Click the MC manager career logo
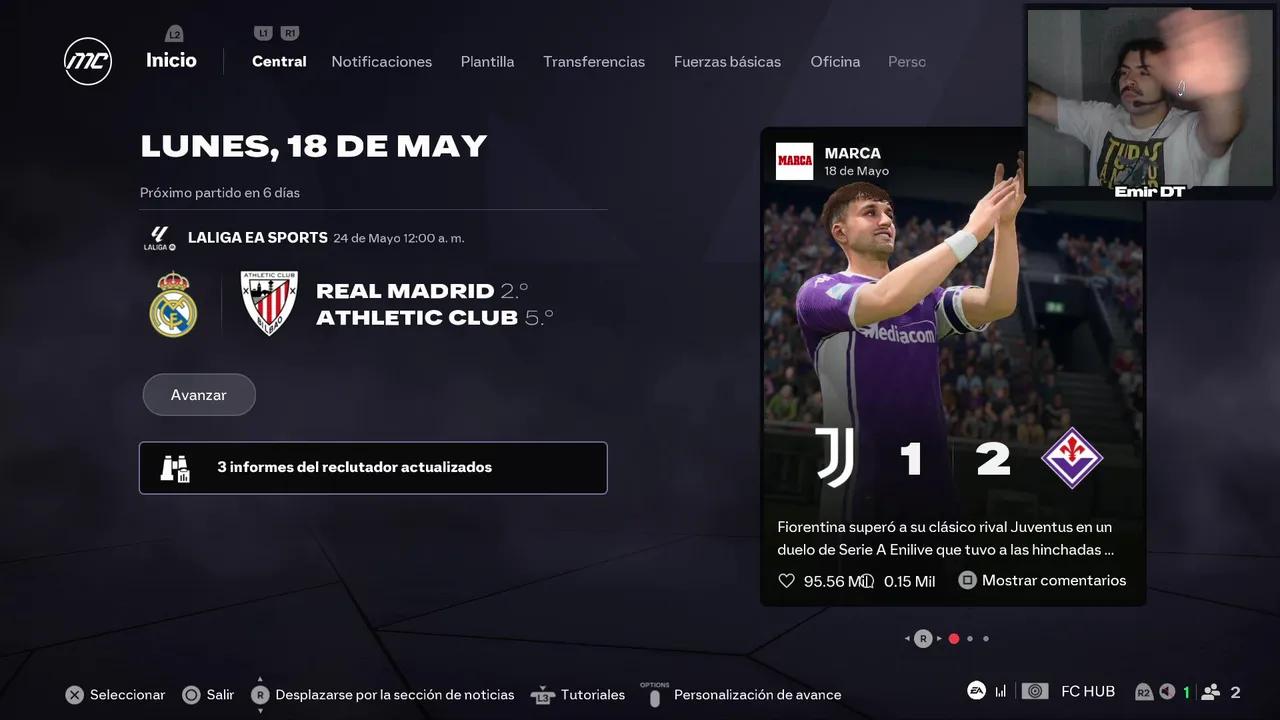This screenshot has width=1280, height=720. pyautogui.click(x=88, y=61)
